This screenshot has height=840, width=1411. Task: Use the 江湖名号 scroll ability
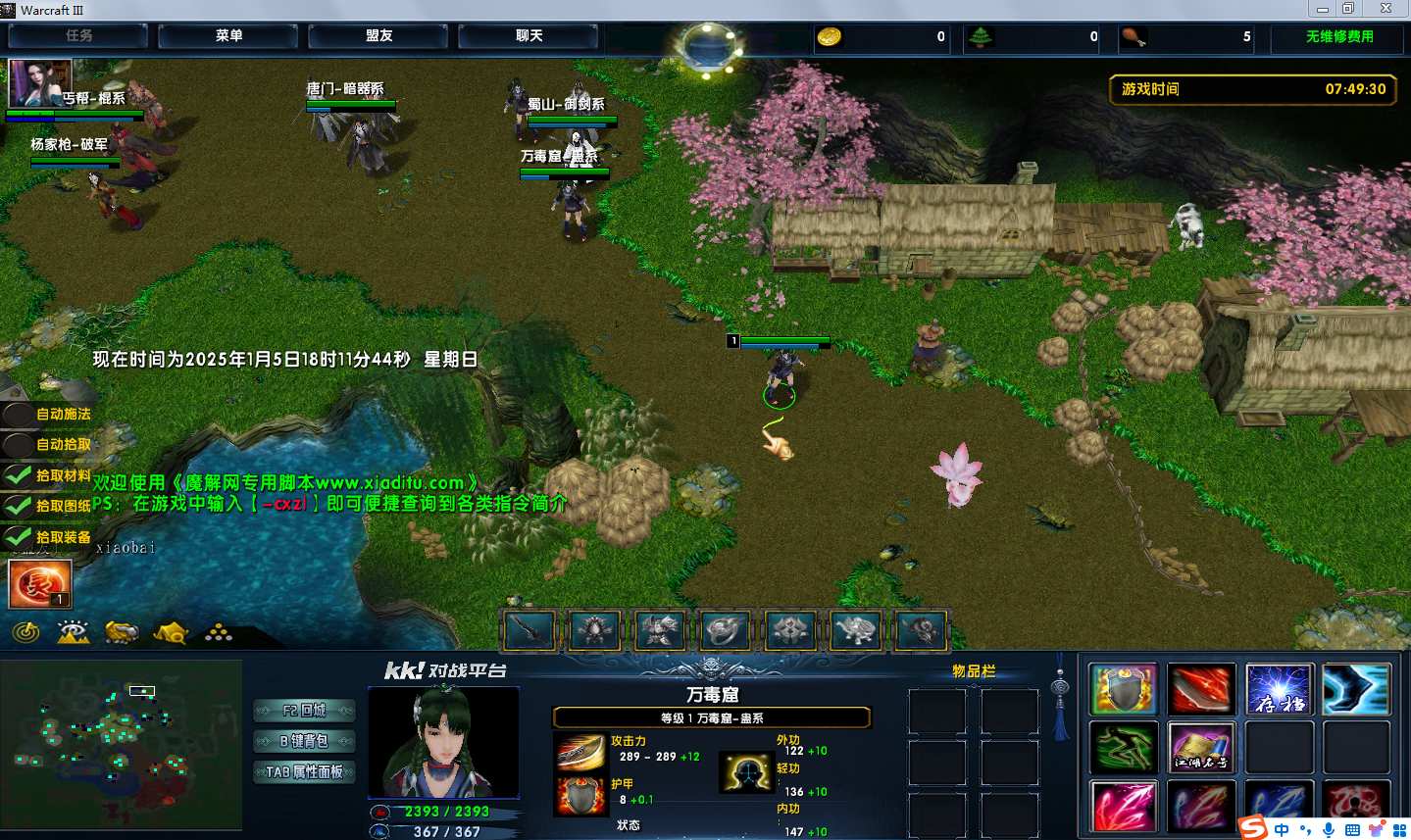tap(1200, 748)
